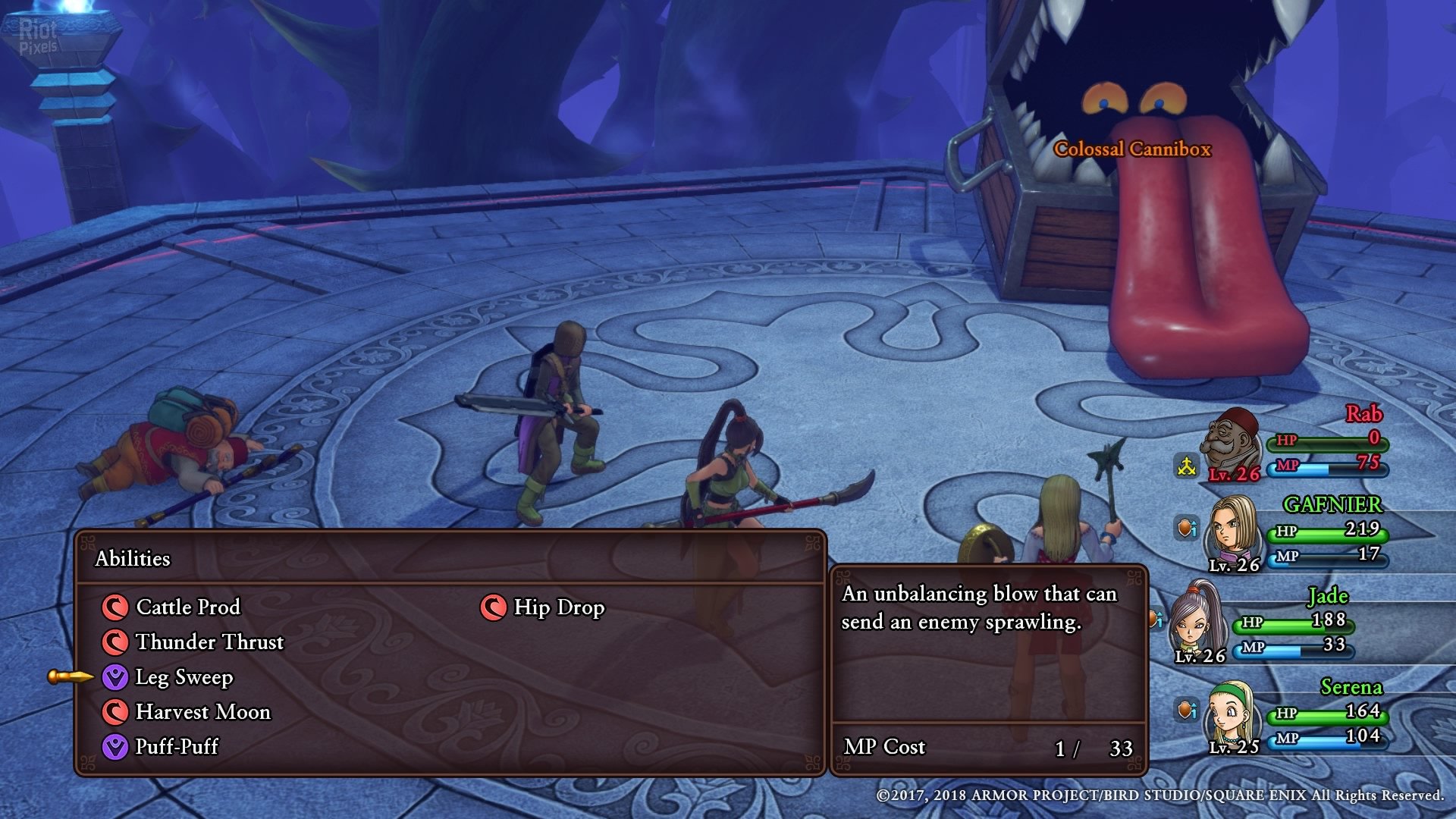Click Rab's party portrait
The width and height of the screenshot is (1456, 819).
point(1230,443)
